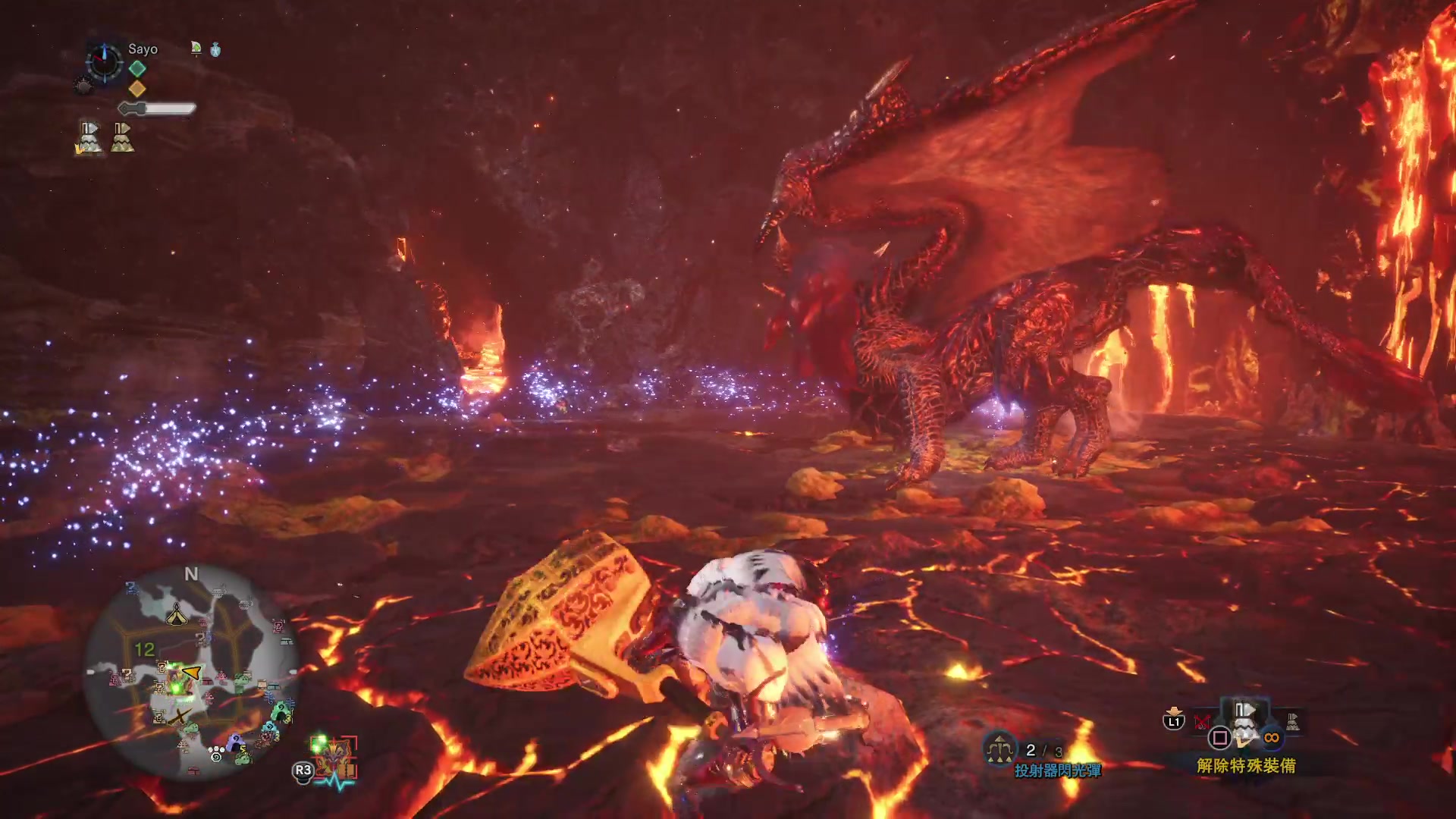
Task: Select the camp tent marker on minimap
Action: click(176, 613)
